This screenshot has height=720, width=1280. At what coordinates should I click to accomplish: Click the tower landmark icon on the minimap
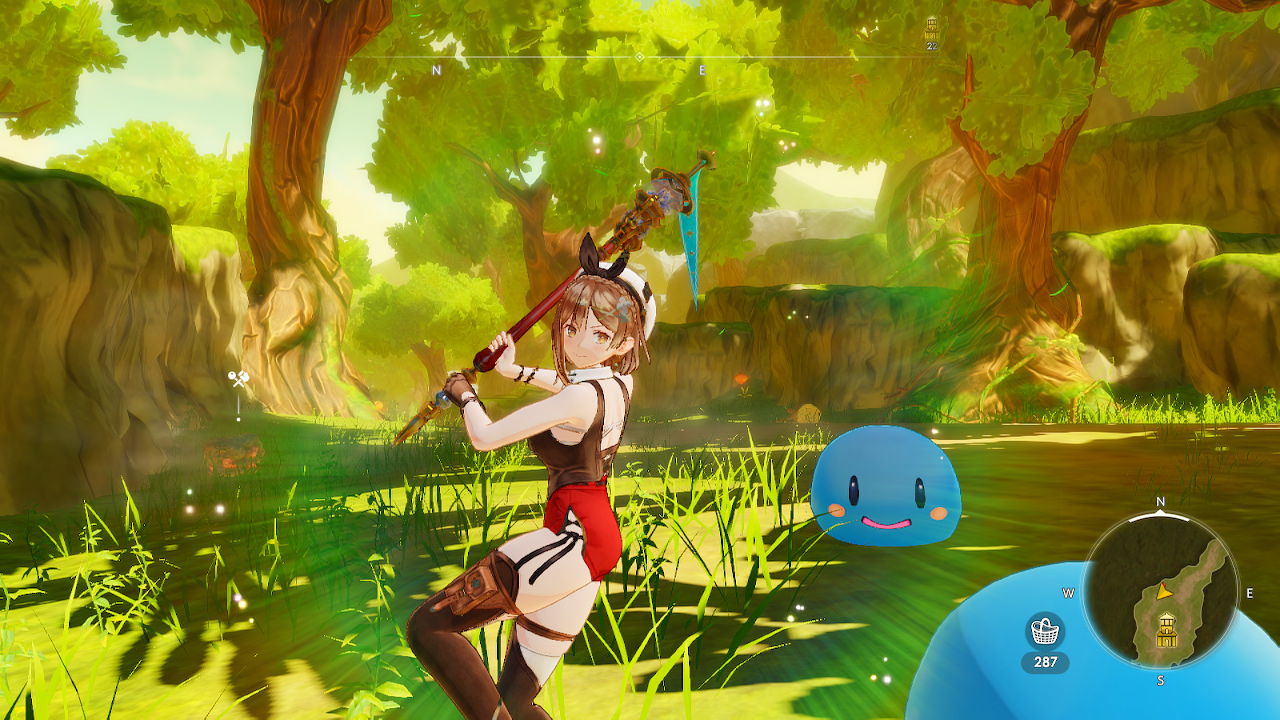click(x=1166, y=628)
